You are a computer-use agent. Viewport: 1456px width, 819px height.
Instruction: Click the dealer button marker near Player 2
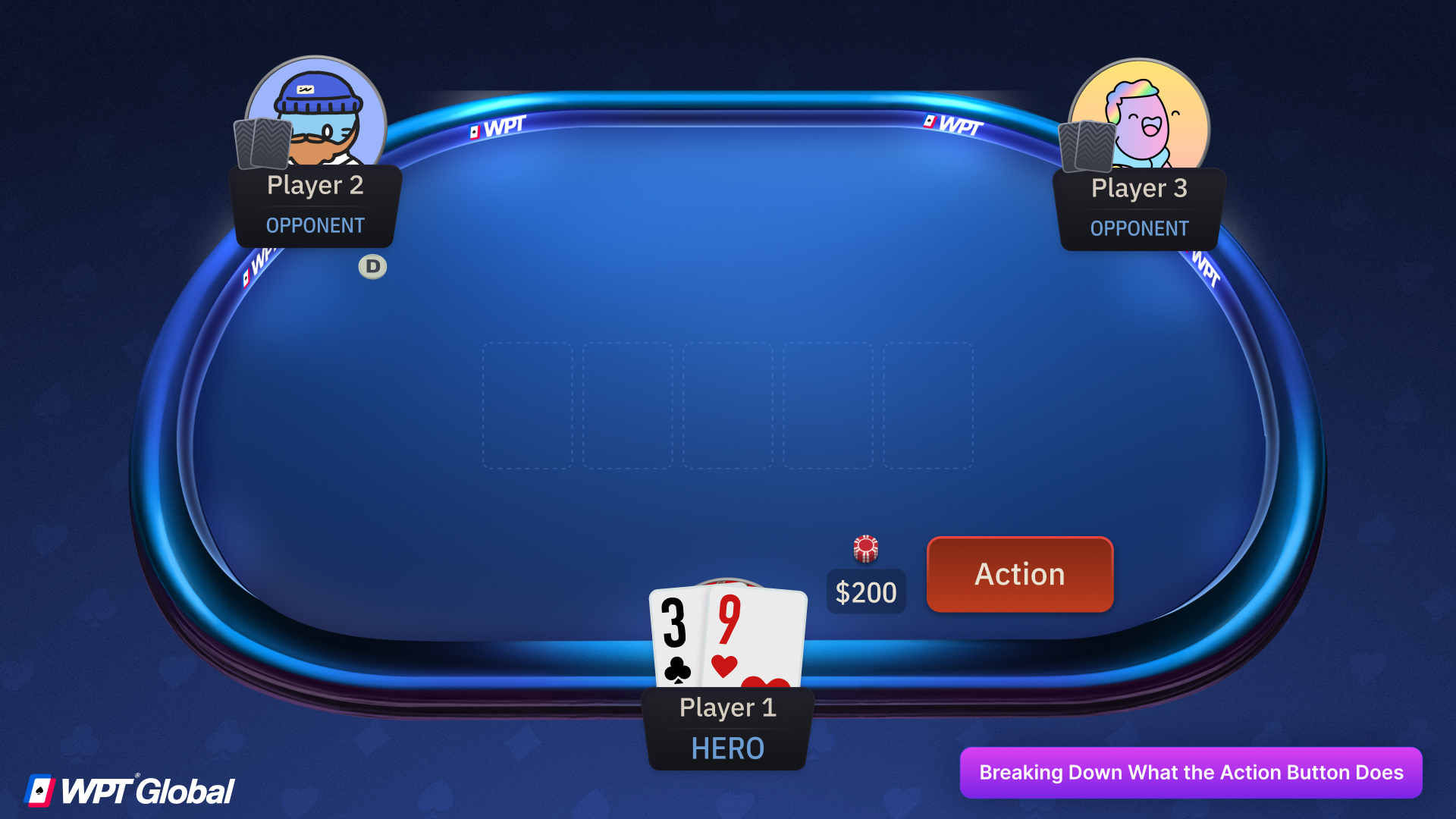click(x=372, y=266)
